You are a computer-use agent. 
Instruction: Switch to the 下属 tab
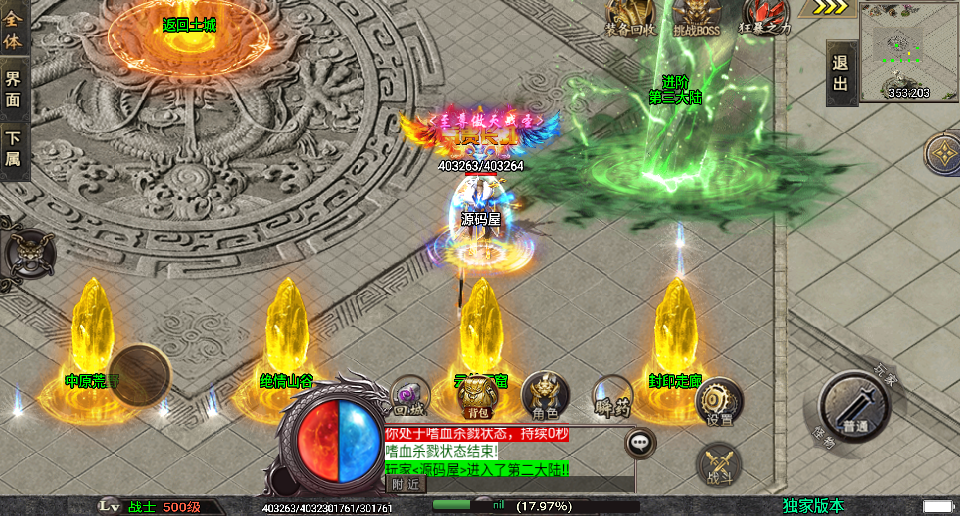pos(13,150)
